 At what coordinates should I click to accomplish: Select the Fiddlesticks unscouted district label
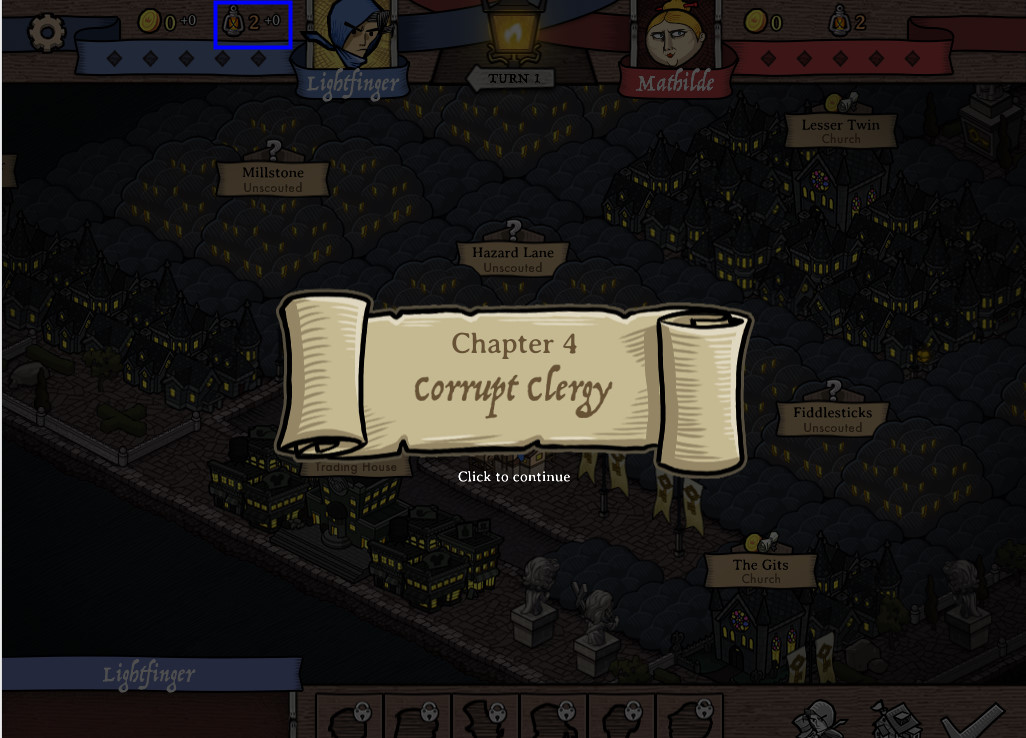pos(832,419)
